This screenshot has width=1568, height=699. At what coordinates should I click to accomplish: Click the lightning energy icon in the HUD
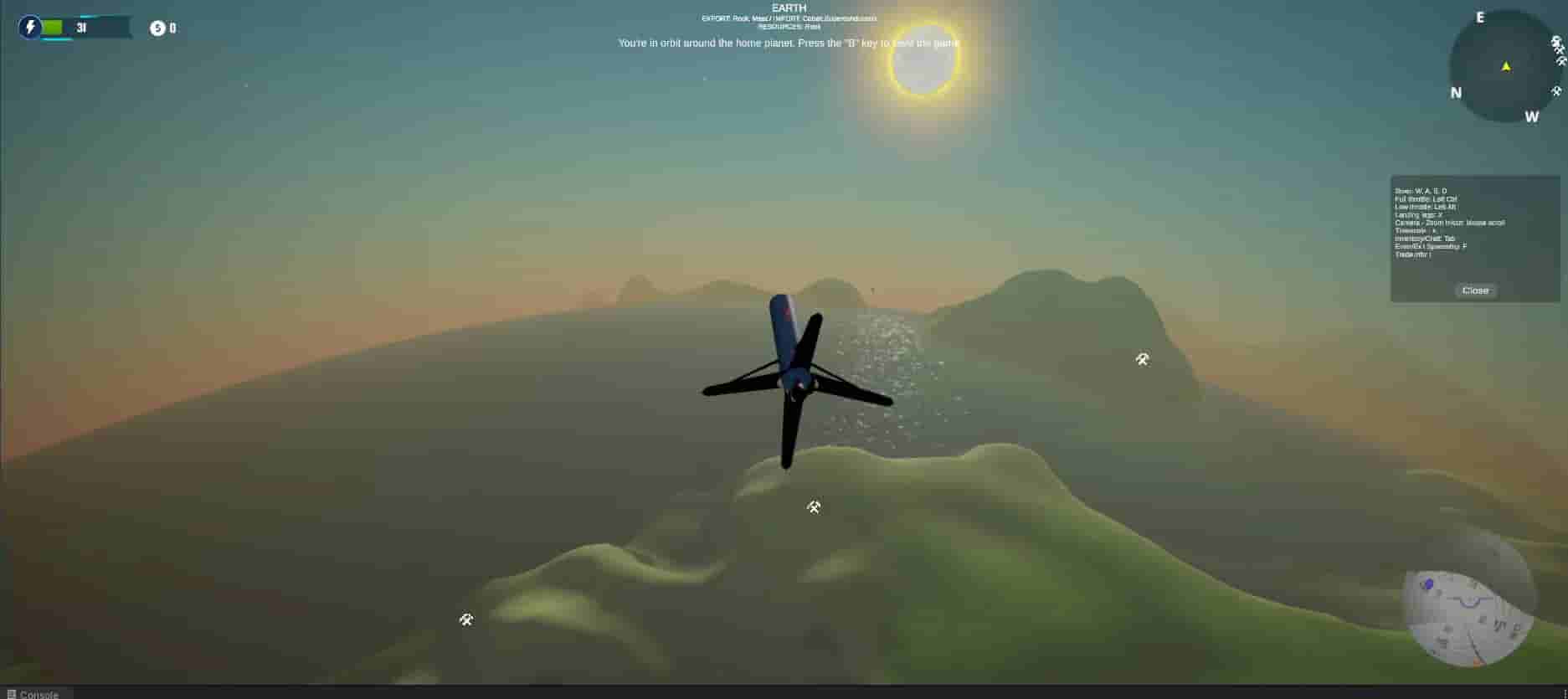[x=31, y=28]
